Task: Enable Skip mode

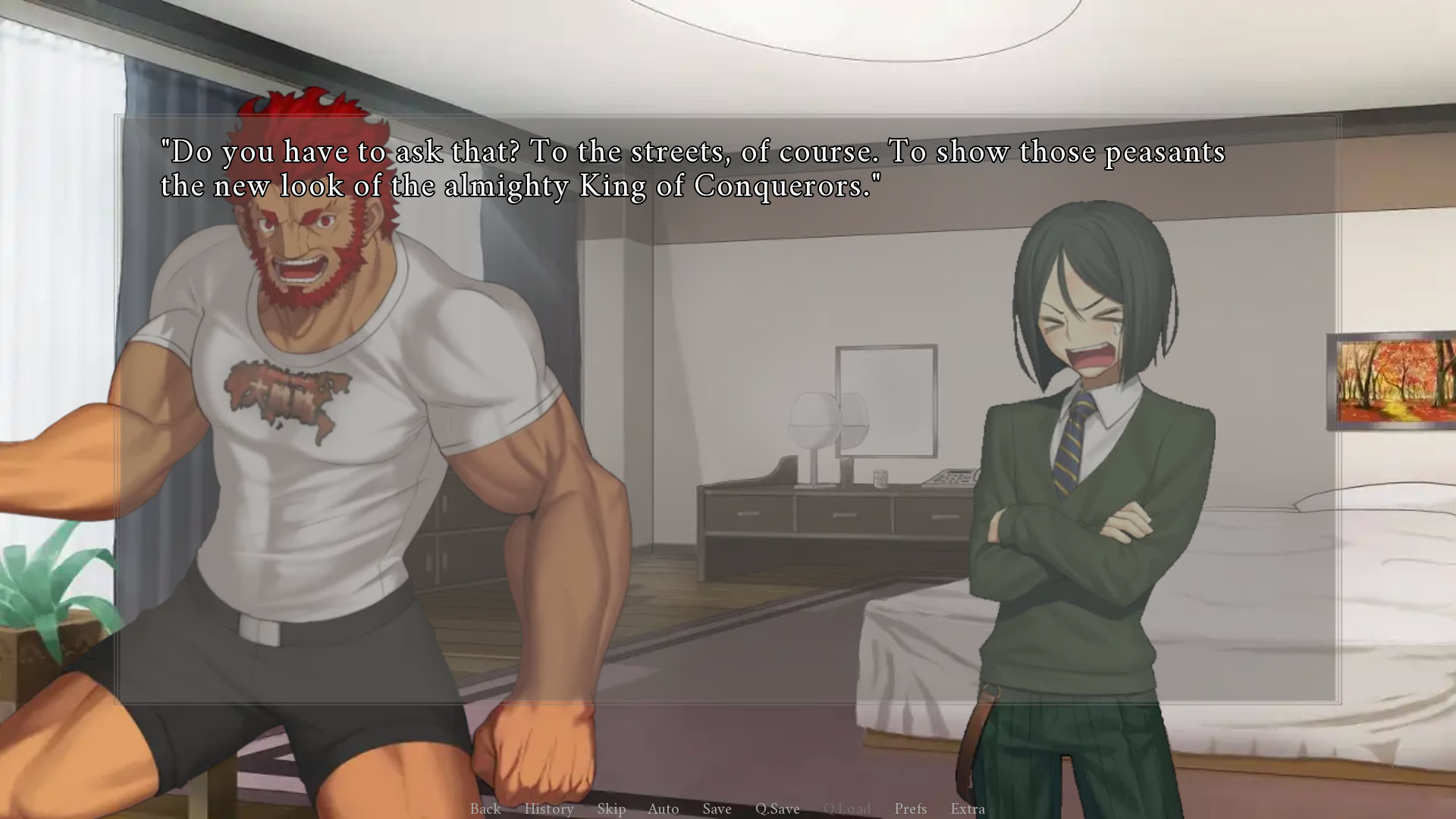Action: [x=611, y=809]
